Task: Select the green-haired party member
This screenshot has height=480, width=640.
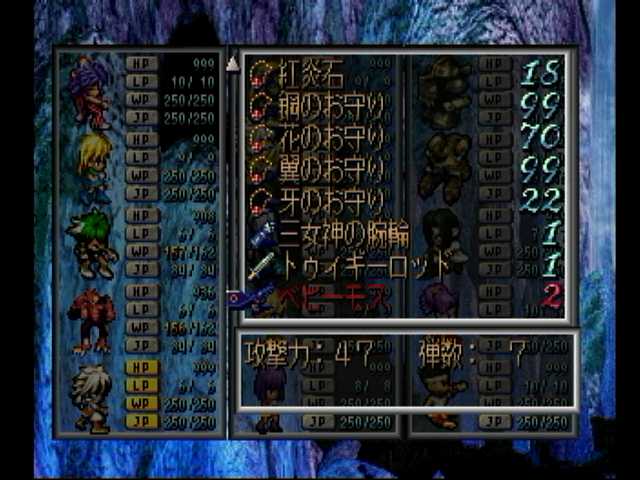Action: (91, 243)
